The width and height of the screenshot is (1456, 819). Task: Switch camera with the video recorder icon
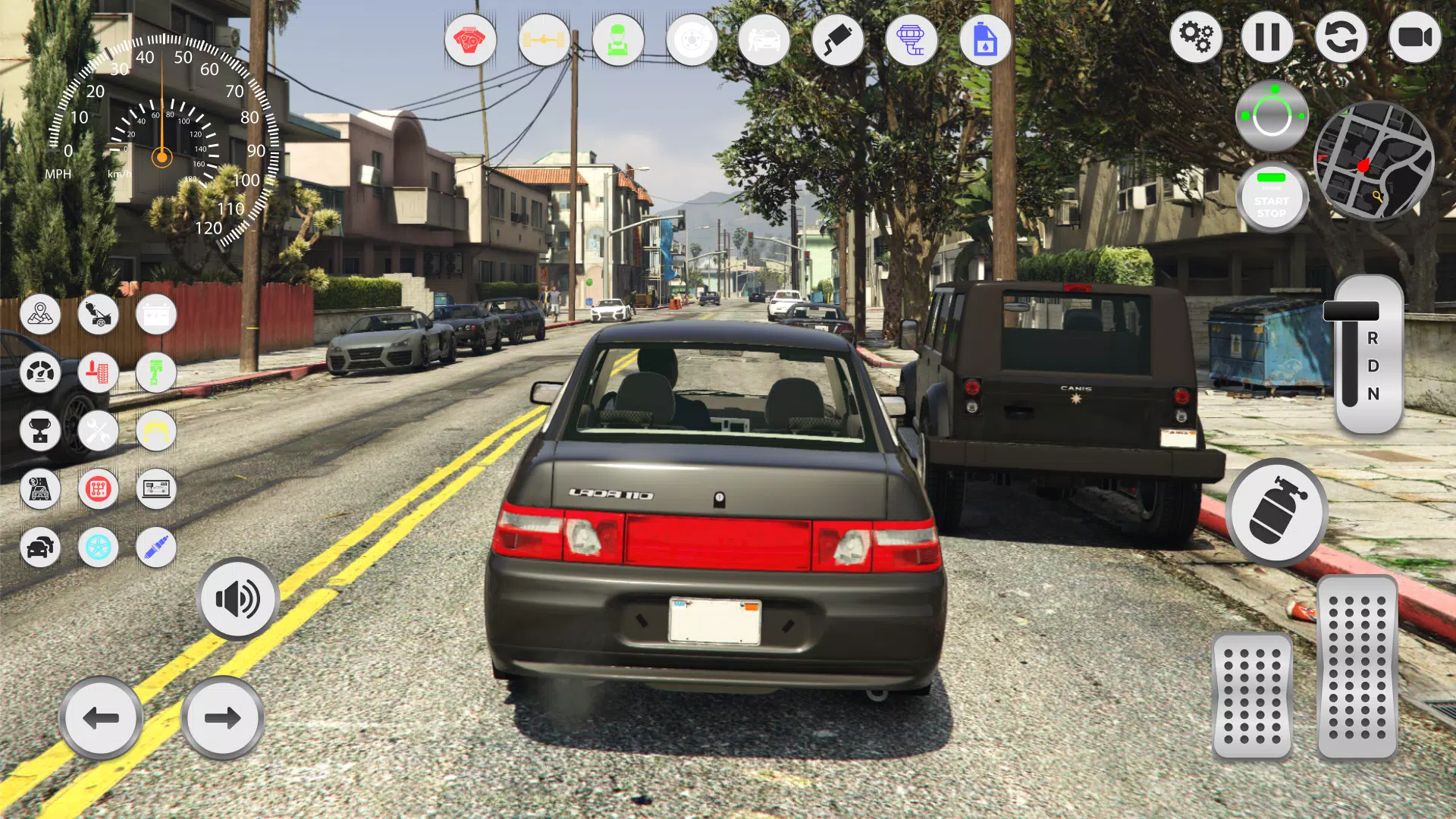1414,37
